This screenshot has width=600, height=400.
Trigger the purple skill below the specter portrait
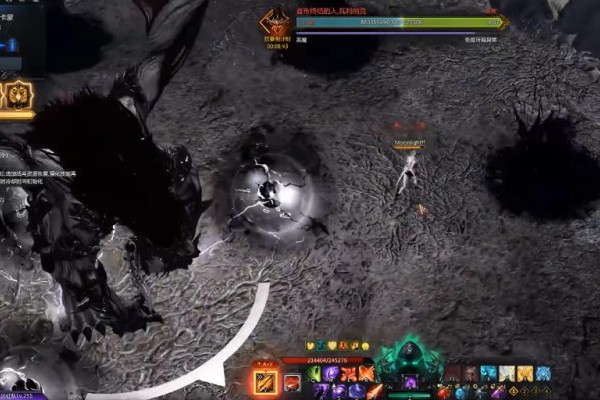(x=409, y=382)
